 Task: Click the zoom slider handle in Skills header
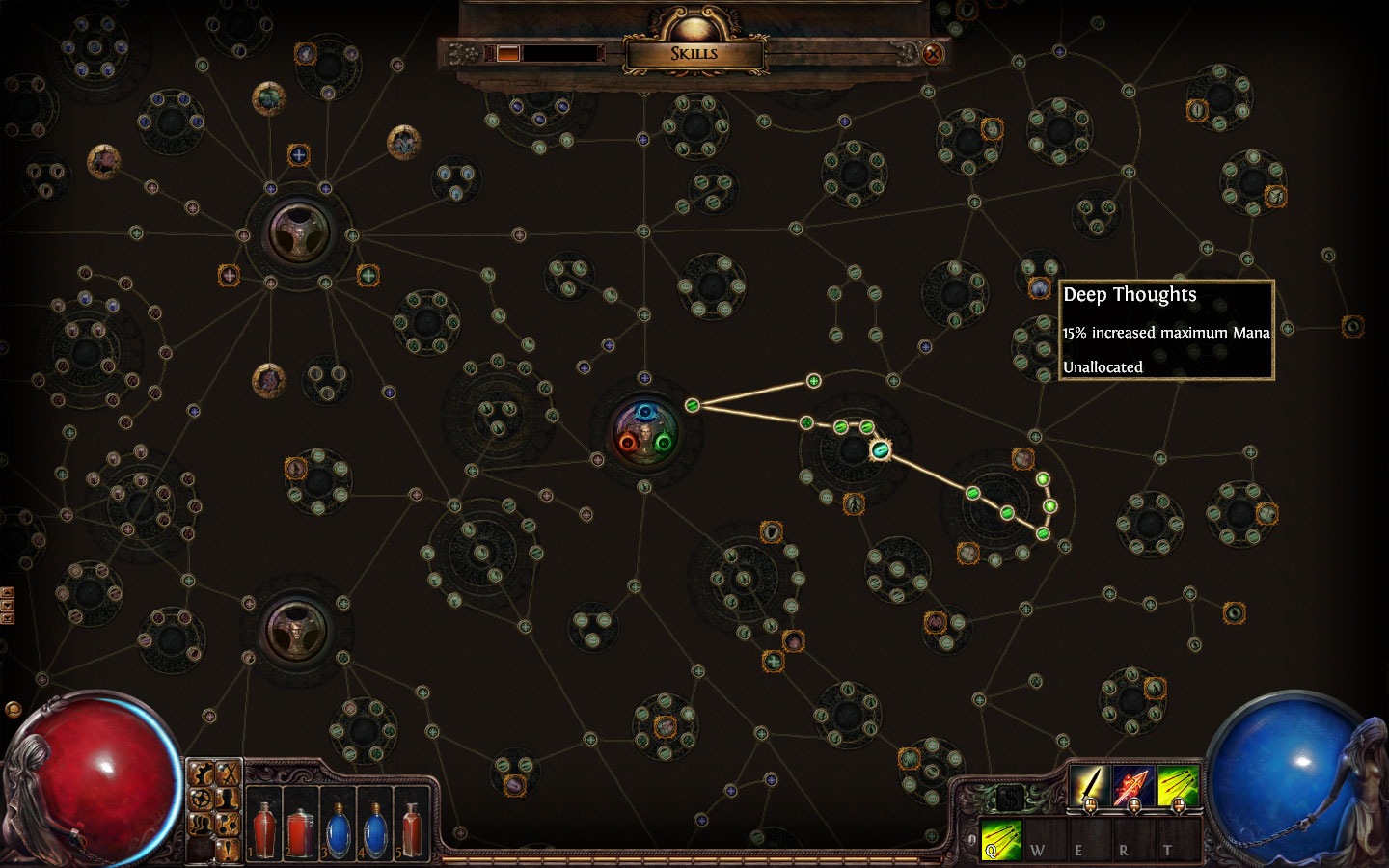508,54
